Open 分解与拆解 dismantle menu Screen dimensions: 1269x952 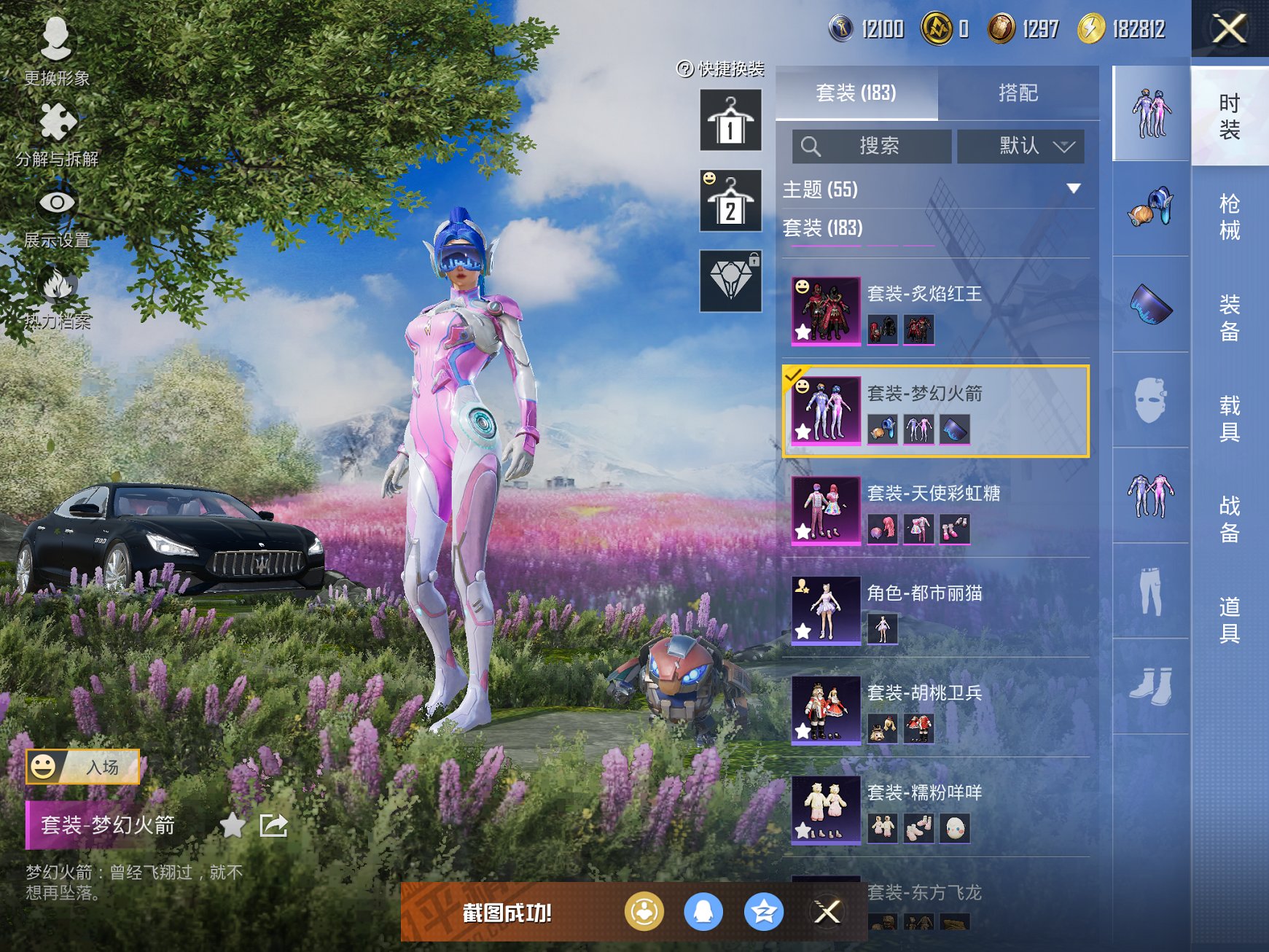click(x=57, y=133)
